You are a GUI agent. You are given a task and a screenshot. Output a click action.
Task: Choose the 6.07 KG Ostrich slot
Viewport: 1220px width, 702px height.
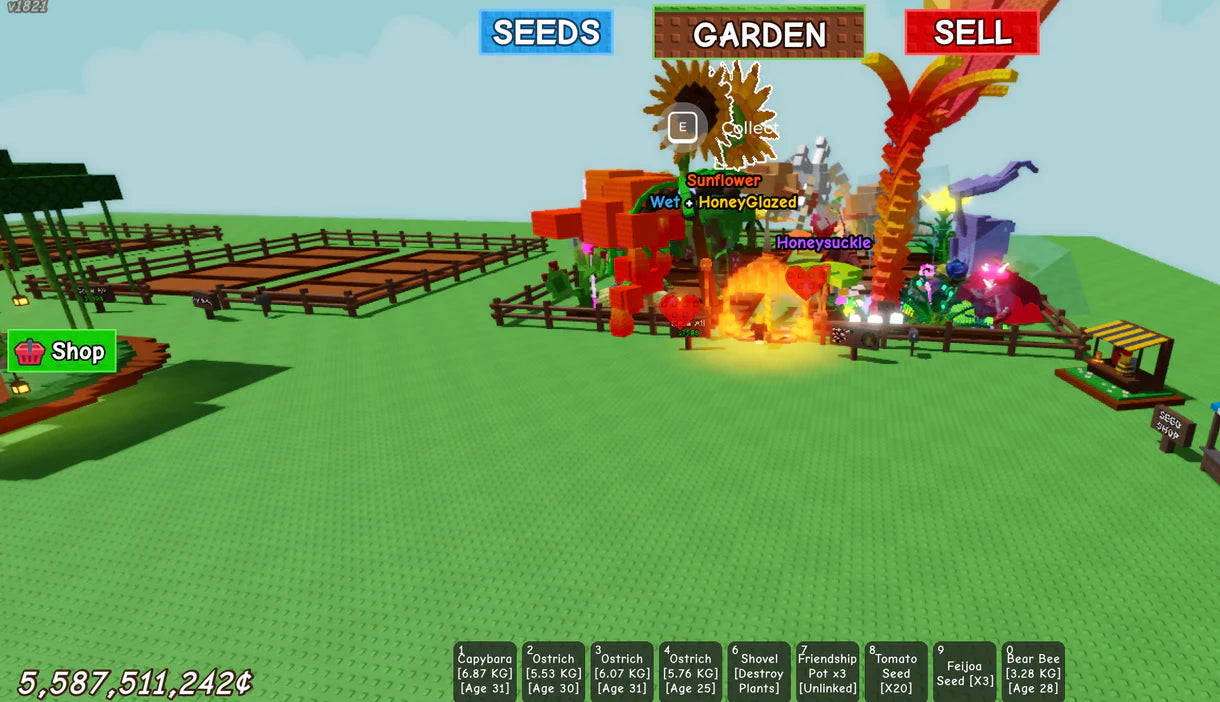click(x=622, y=672)
